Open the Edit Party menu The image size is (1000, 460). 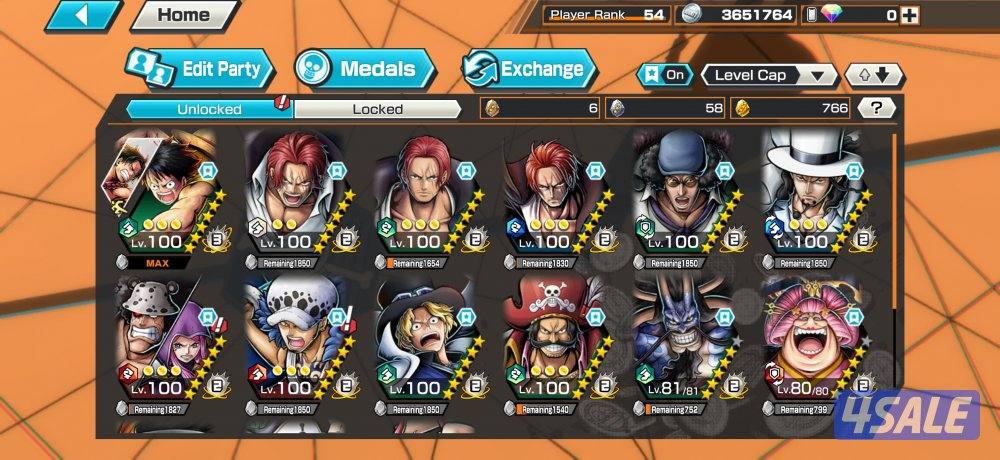[200, 69]
